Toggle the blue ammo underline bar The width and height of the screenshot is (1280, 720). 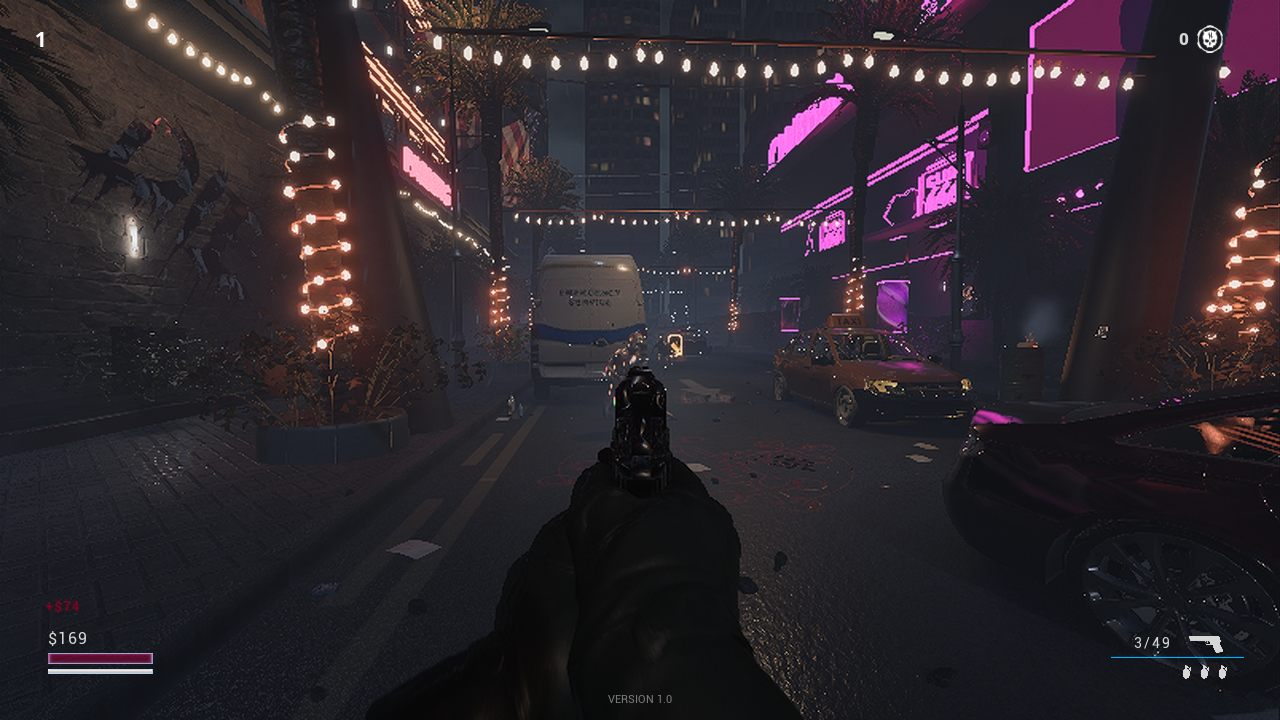tap(1177, 657)
